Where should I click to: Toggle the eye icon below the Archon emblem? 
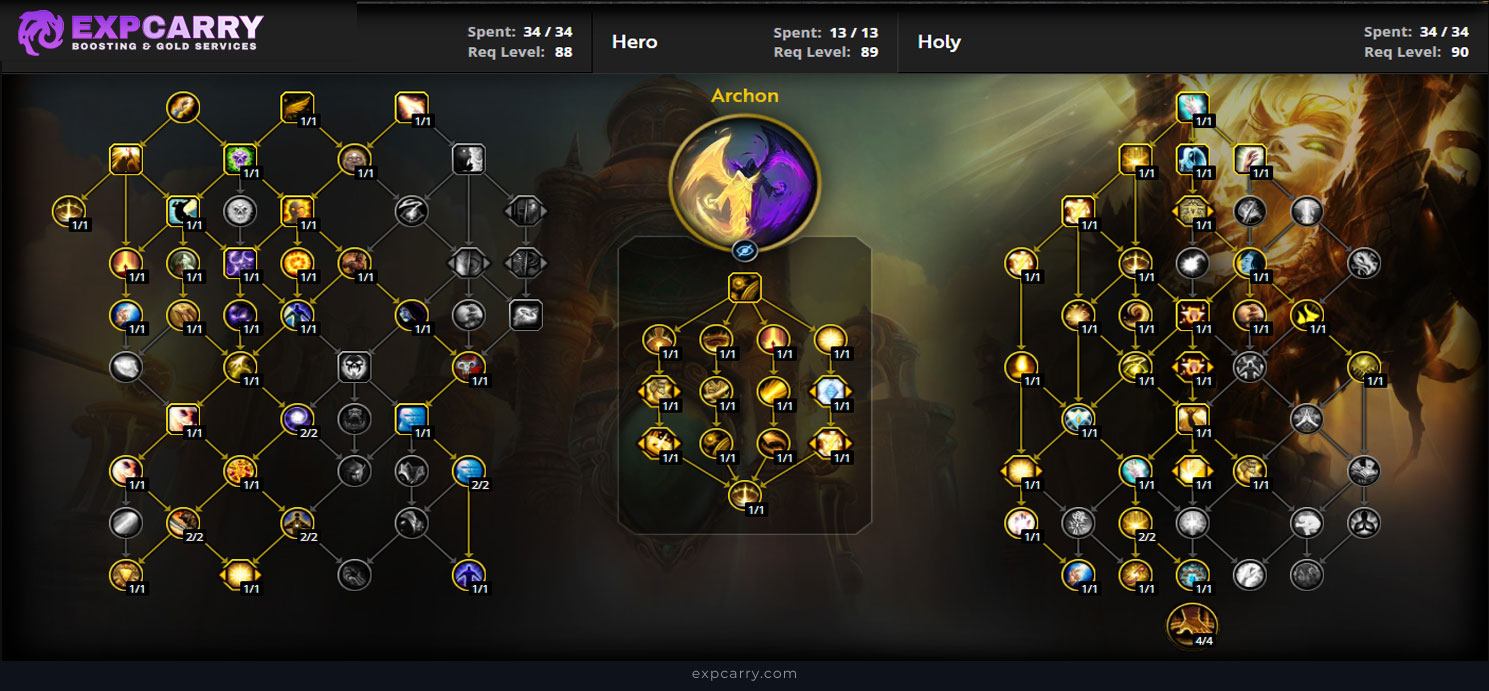[744, 250]
